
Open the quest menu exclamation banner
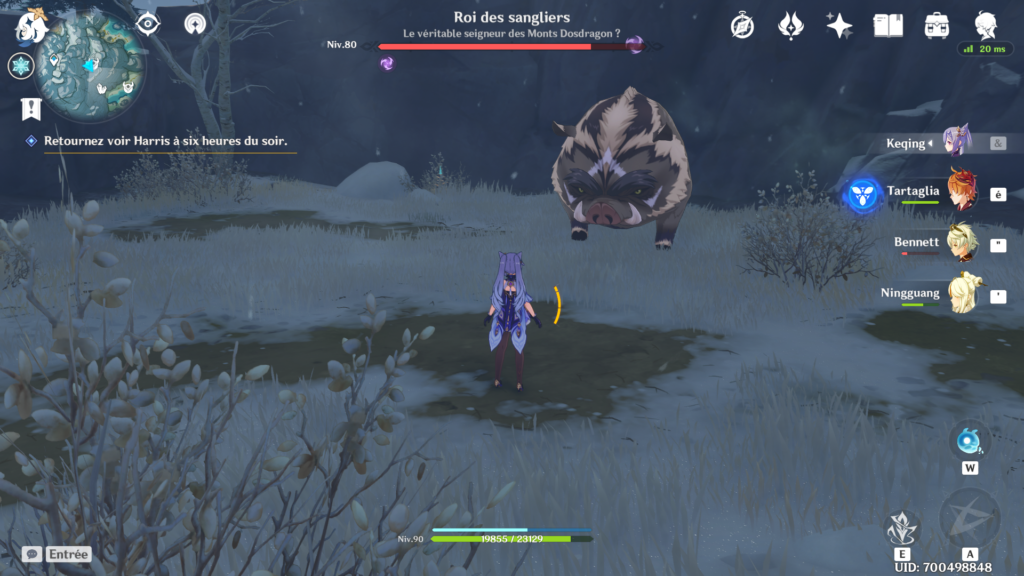[30, 108]
